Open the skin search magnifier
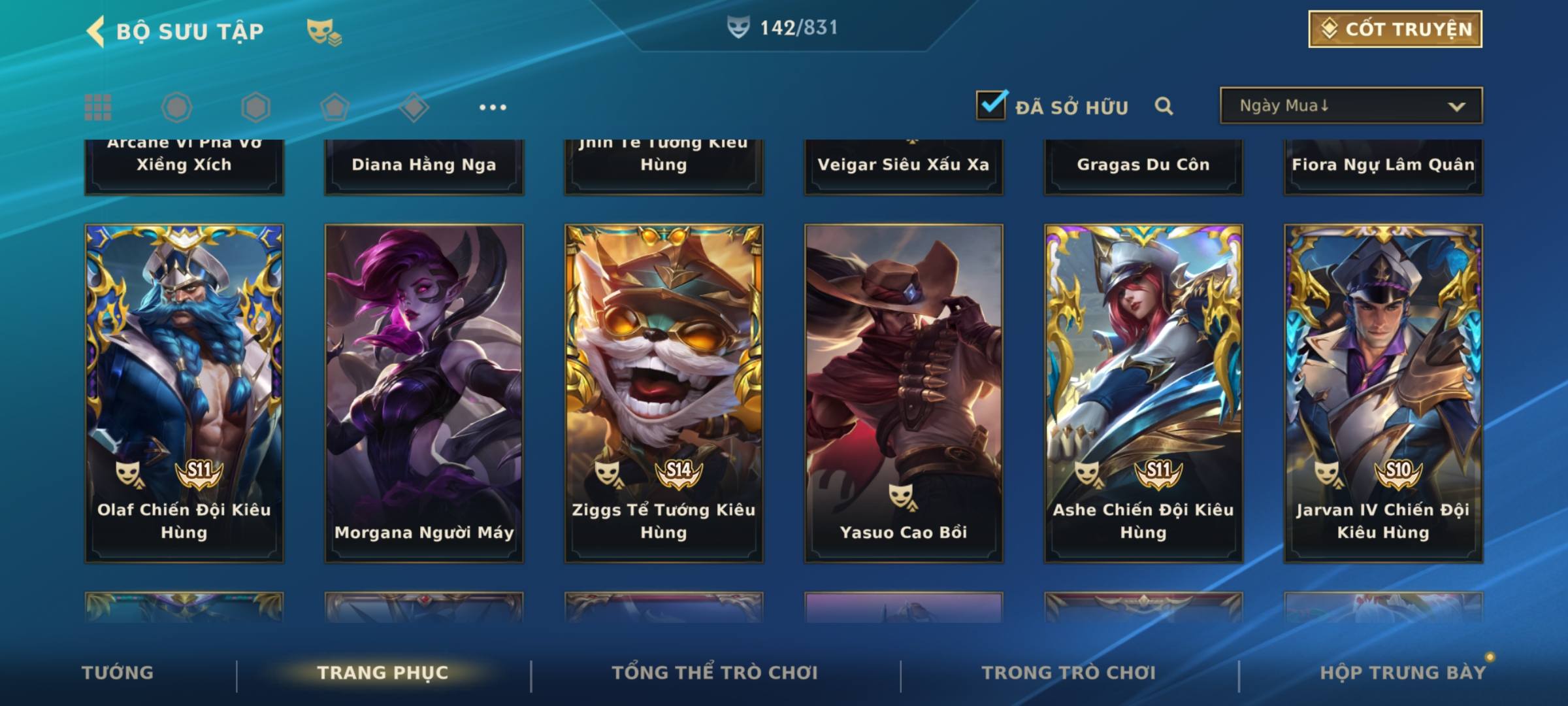This screenshot has height=706, width=1568. tap(1164, 106)
